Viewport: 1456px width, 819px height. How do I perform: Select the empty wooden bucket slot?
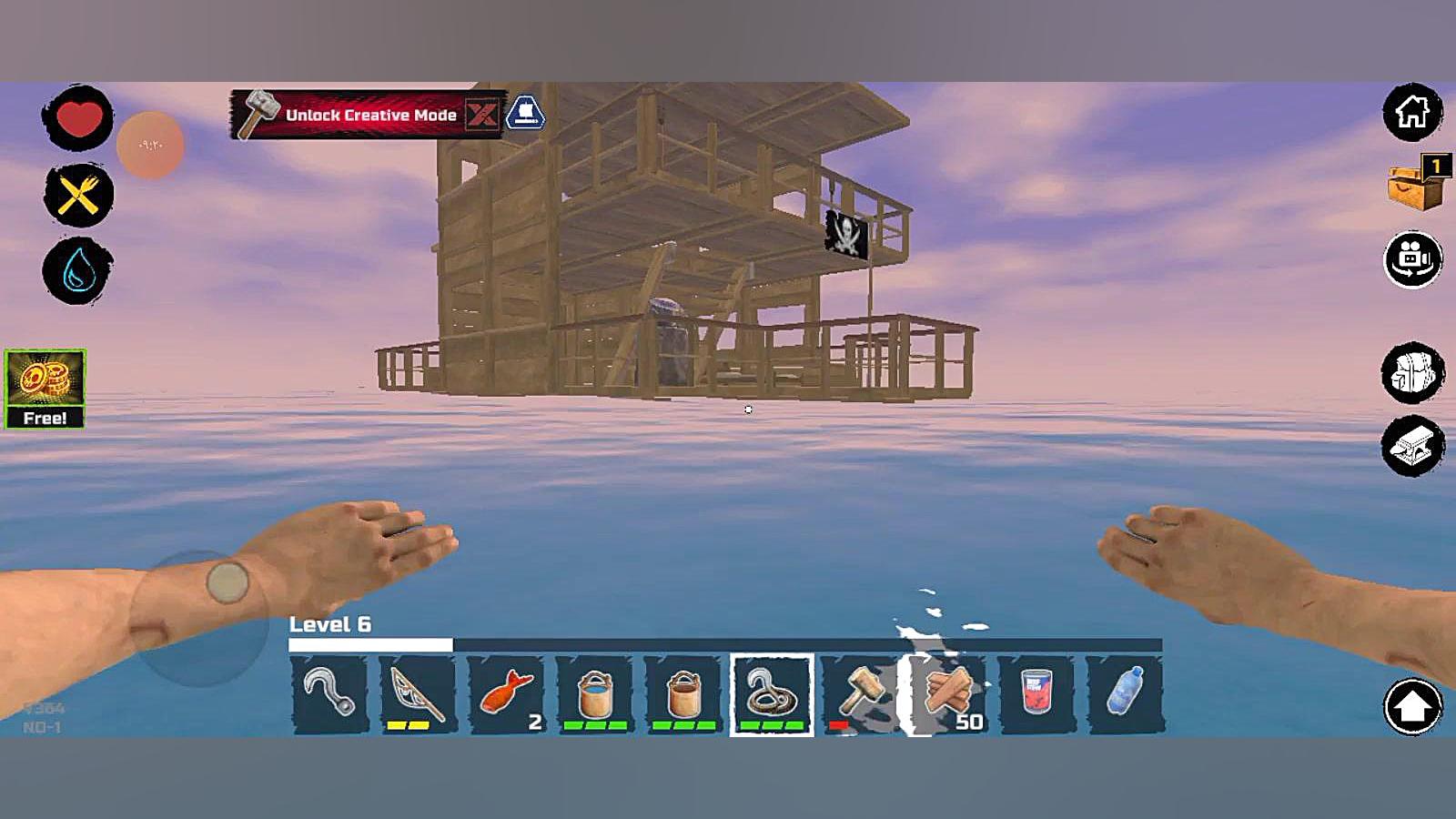(x=683, y=694)
